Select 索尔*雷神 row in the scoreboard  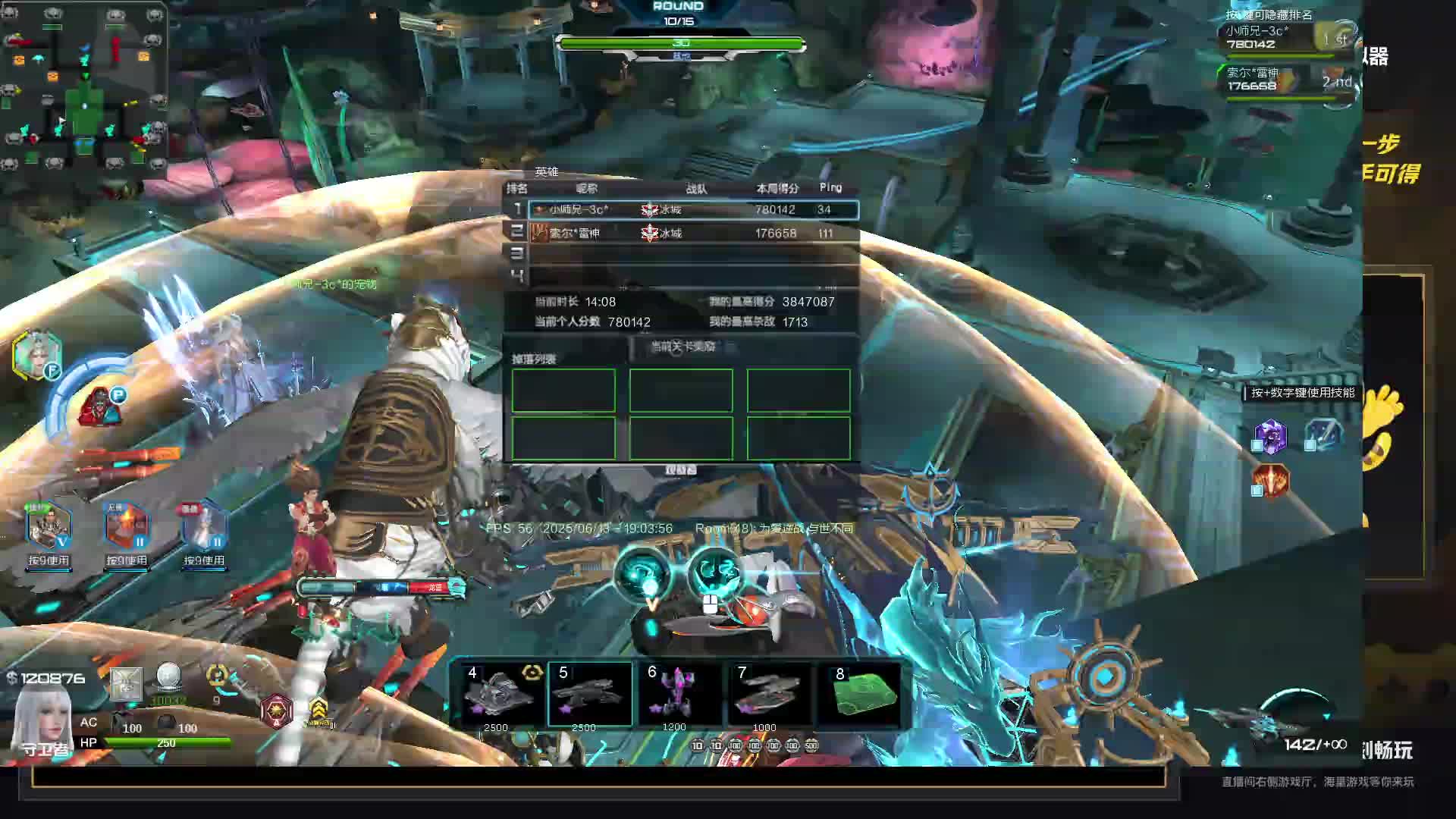point(693,234)
